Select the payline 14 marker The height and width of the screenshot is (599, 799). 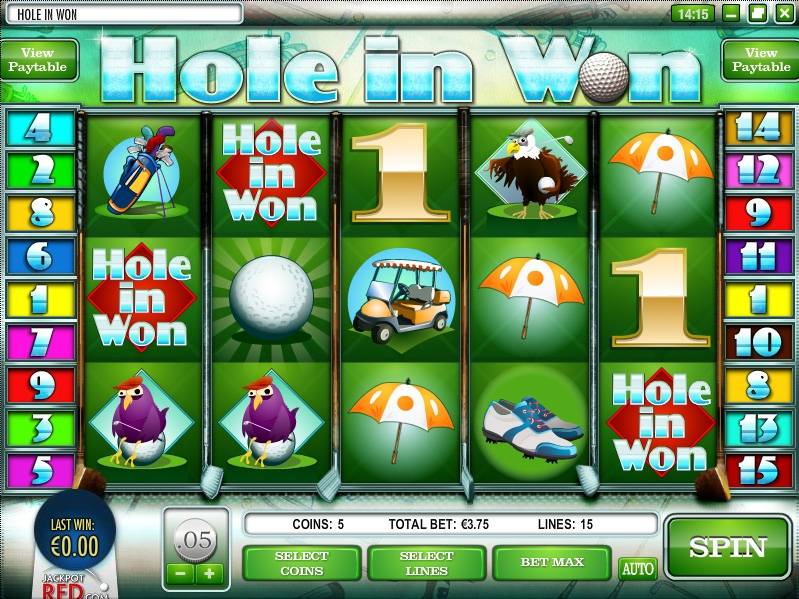758,128
